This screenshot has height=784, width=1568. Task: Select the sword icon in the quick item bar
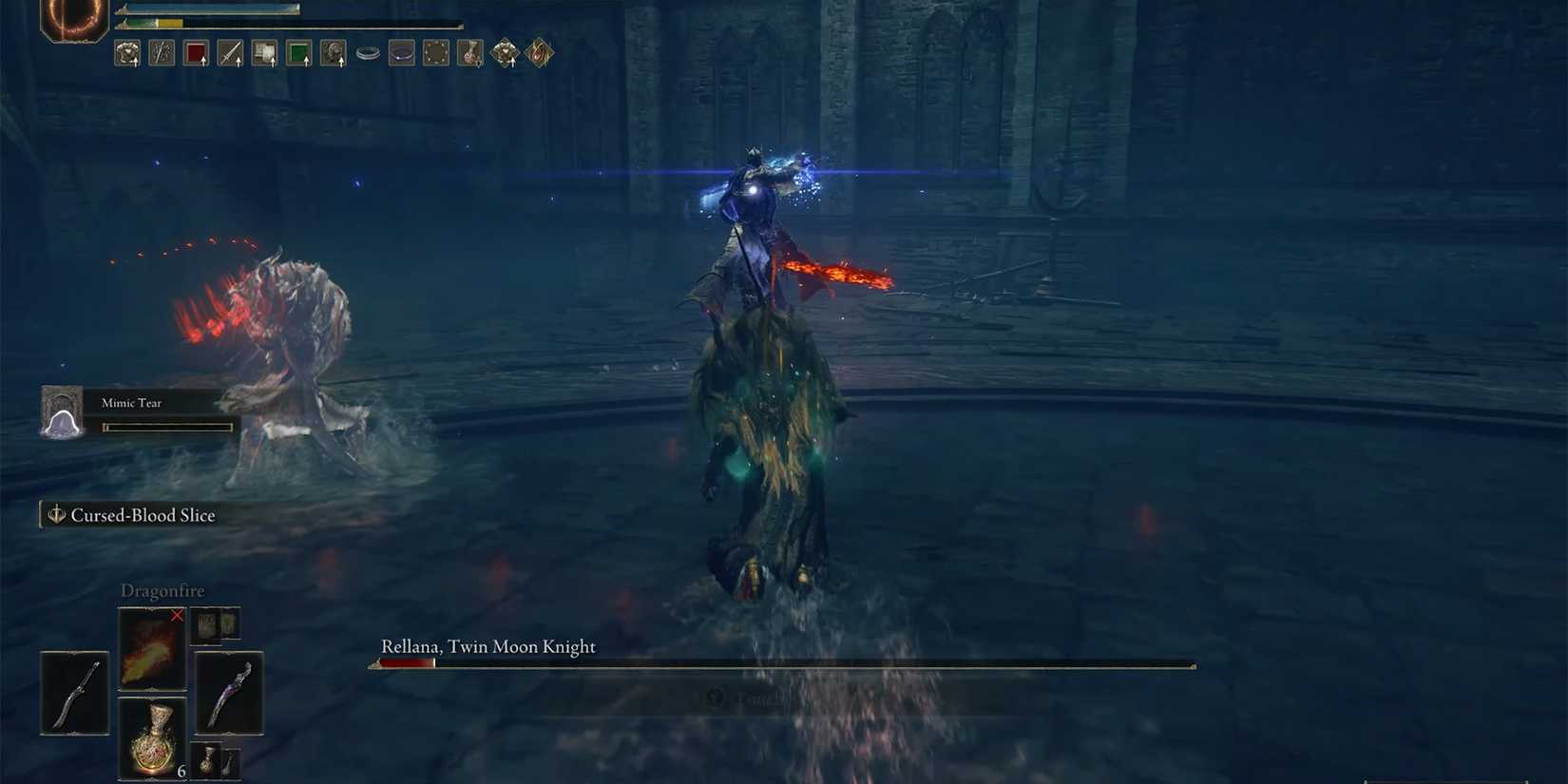point(229,52)
